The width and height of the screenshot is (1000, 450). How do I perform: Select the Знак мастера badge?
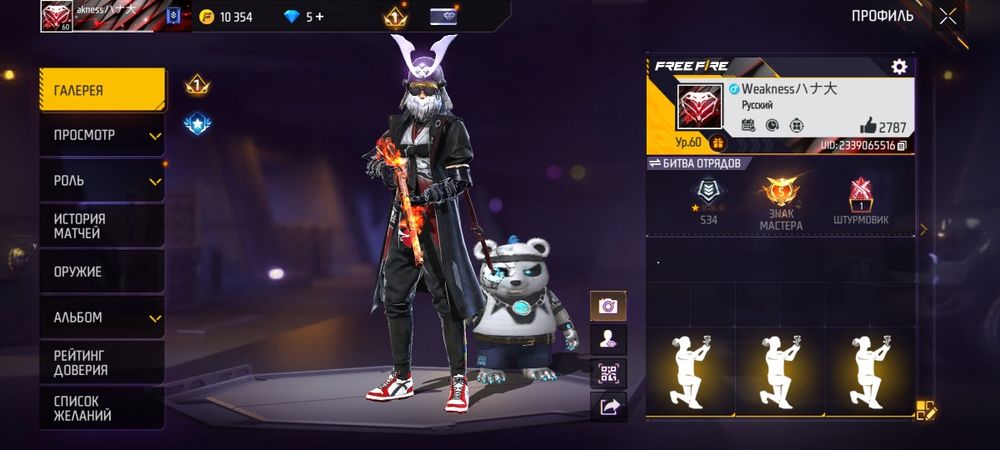click(780, 203)
